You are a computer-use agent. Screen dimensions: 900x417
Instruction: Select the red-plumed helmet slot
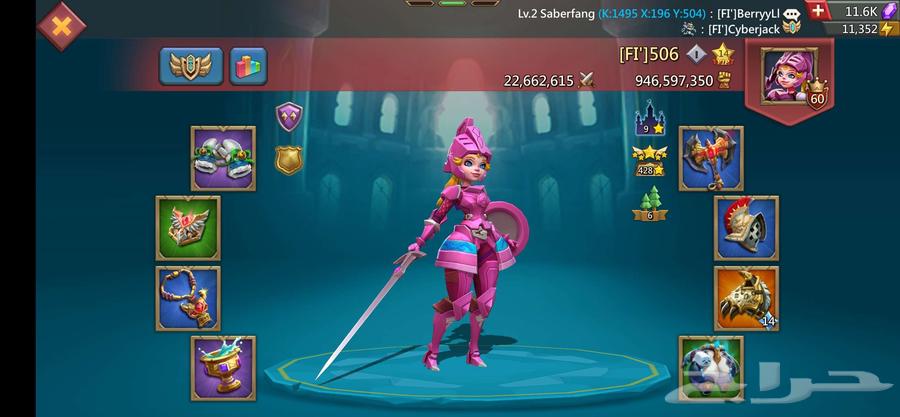(746, 228)
